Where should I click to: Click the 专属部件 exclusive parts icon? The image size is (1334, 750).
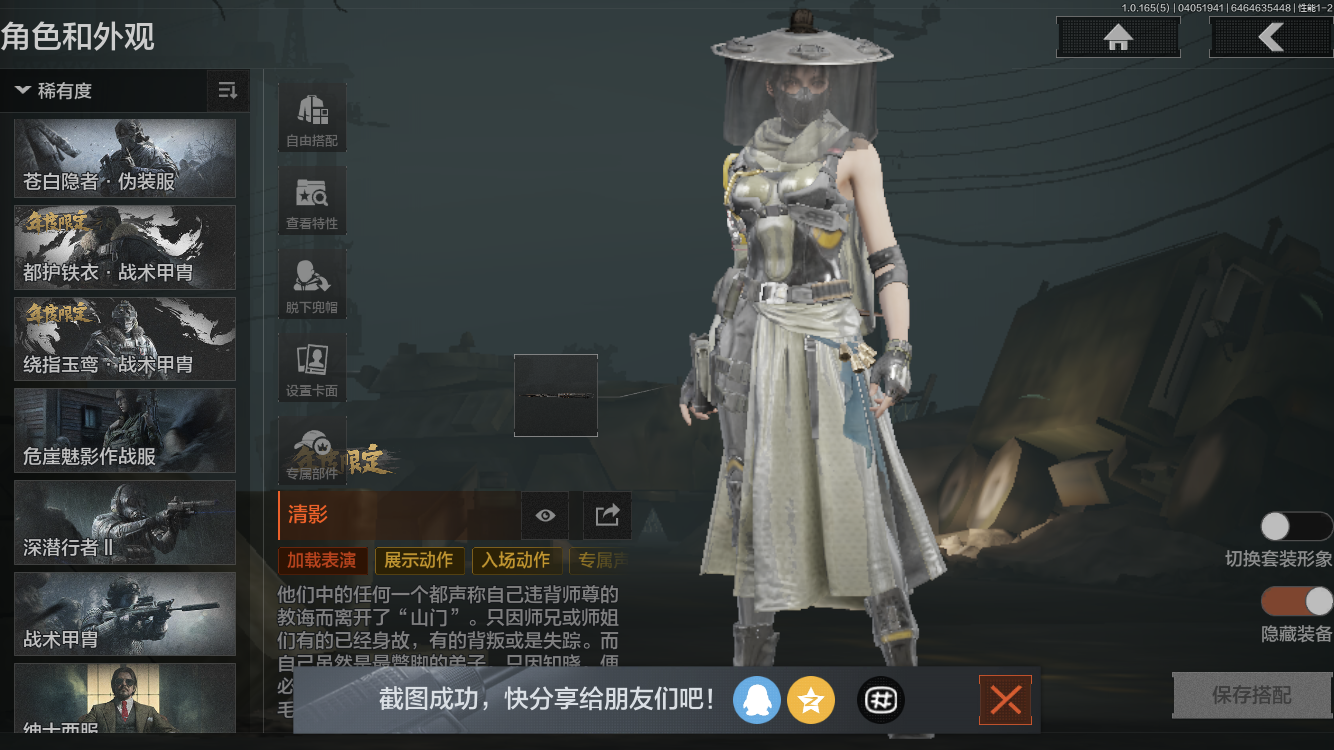pos(311,450)
